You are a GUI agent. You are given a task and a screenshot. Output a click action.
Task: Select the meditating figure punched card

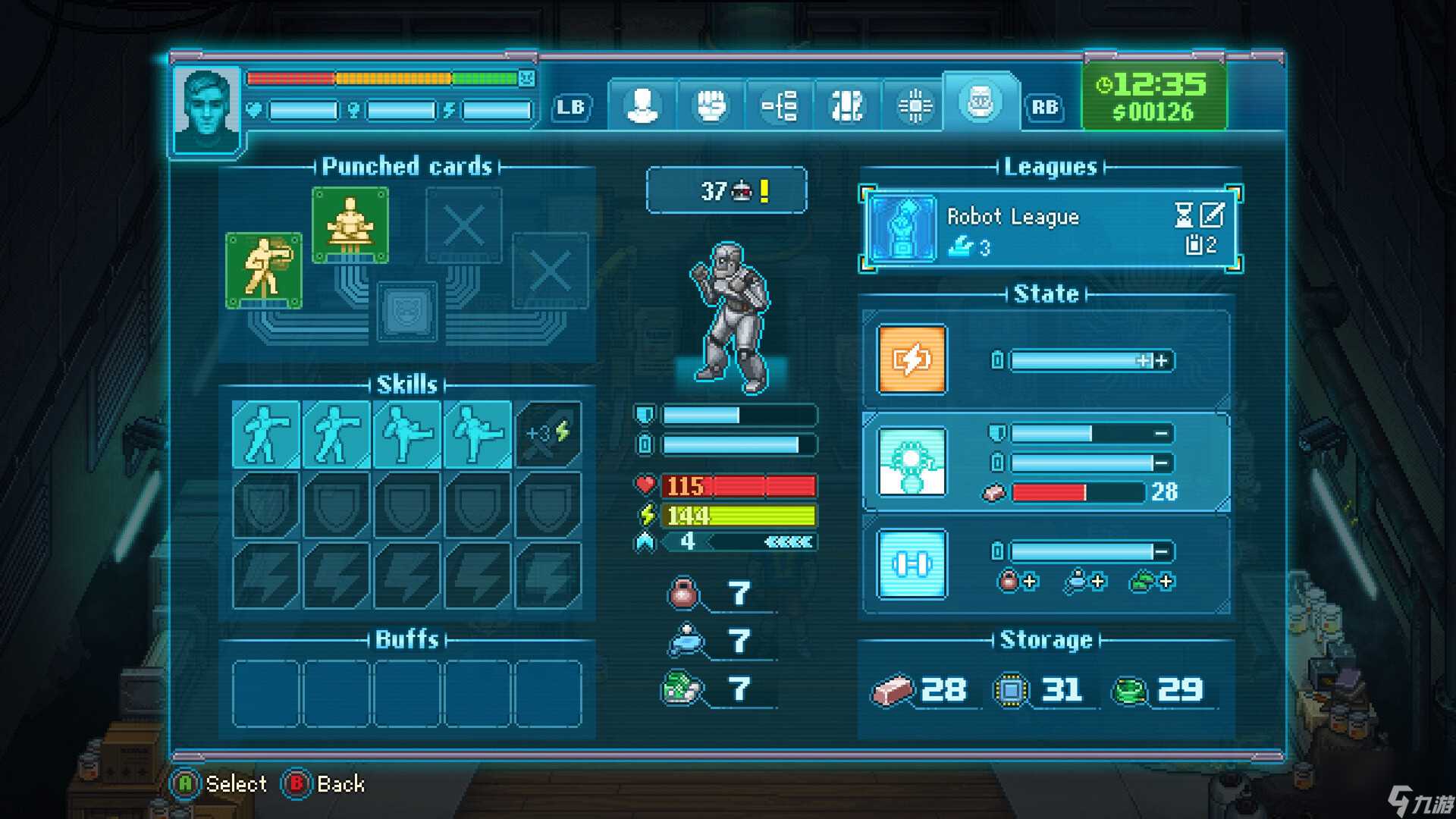350,224
